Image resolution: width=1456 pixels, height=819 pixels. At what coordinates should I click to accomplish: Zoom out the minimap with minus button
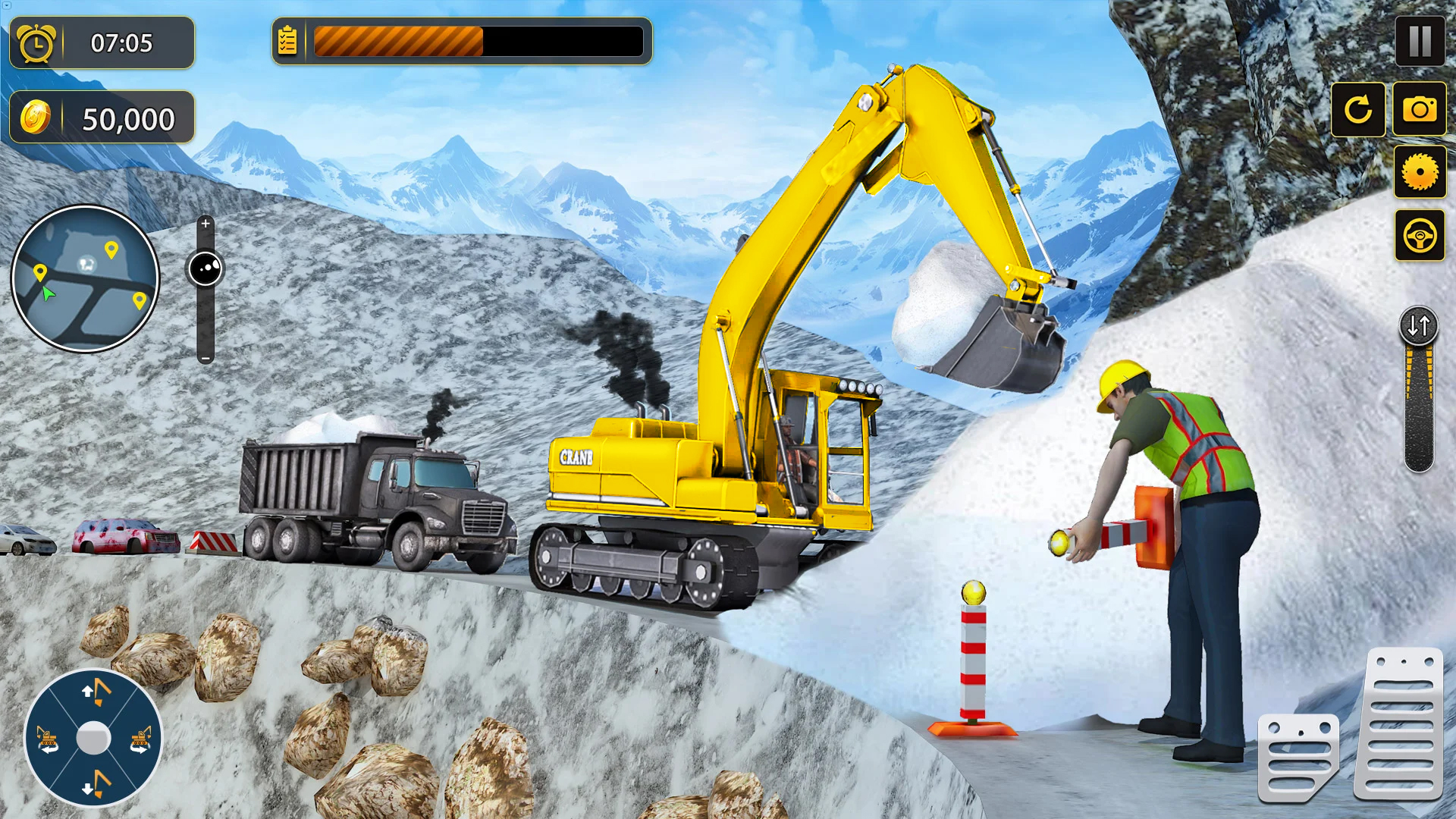(x=206, y=353)
